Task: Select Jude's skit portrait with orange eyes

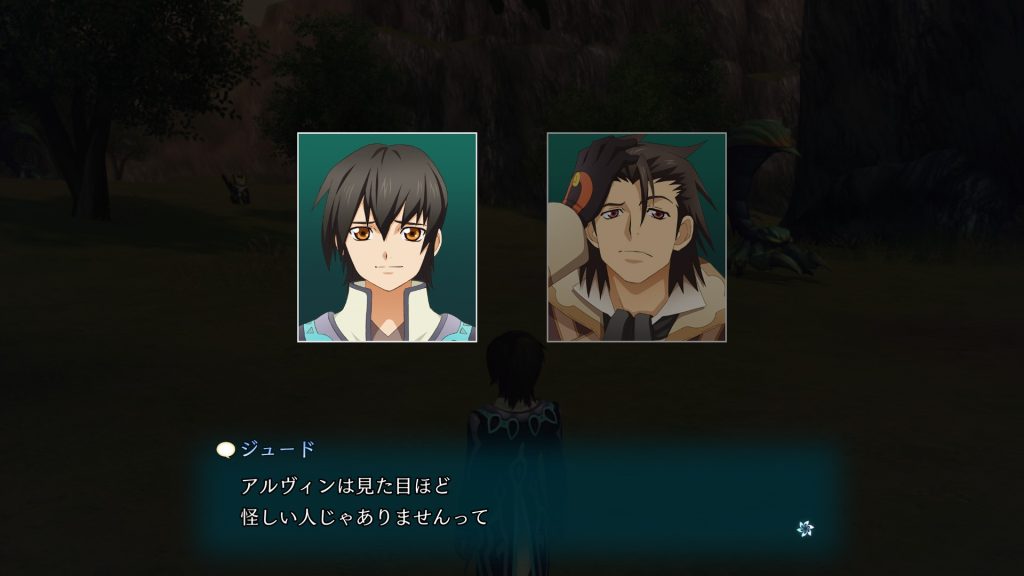Action: pyautogui.click(x=387, y=237)
